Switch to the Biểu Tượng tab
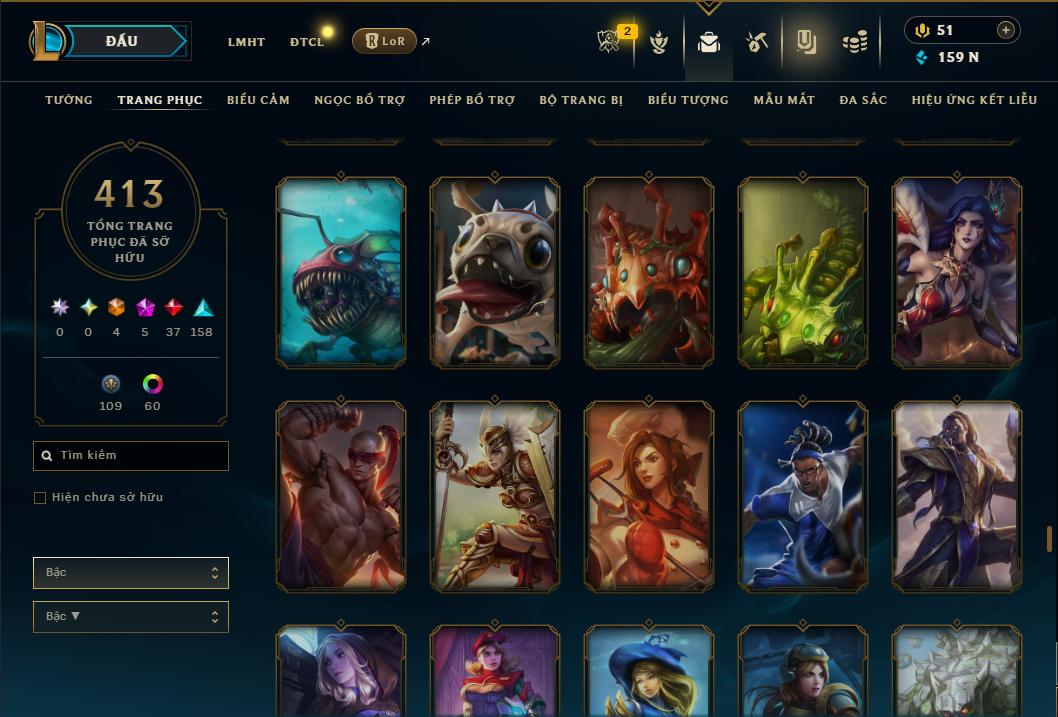This screenshot has height=717, width=1058. click(x=688, y=100)
